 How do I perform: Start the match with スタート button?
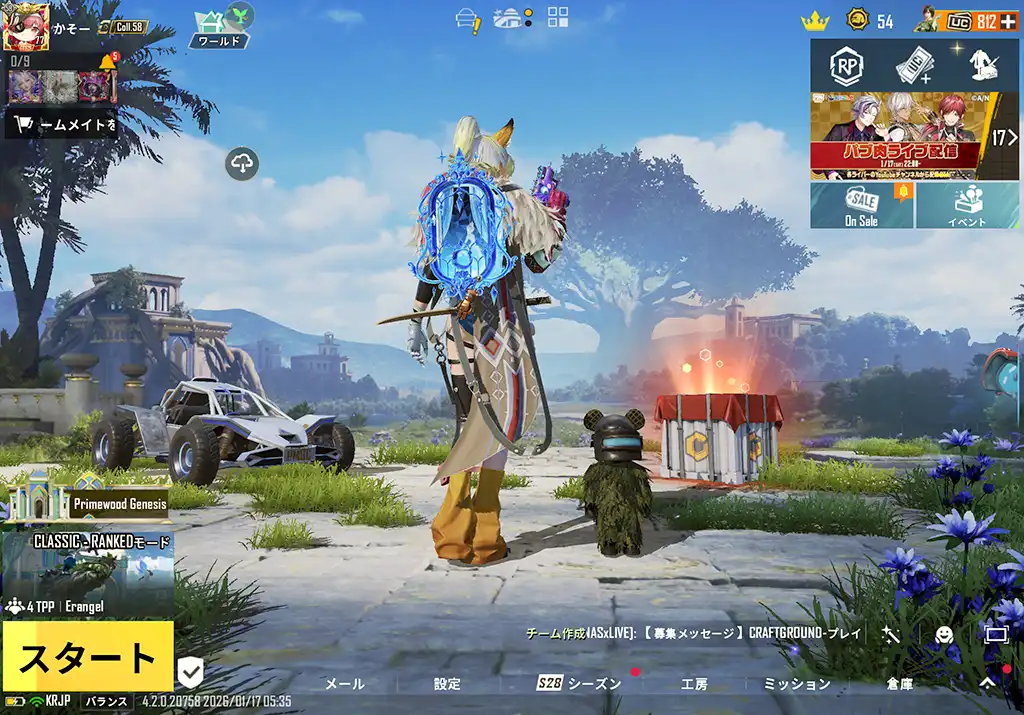click(x=88, y=657)
